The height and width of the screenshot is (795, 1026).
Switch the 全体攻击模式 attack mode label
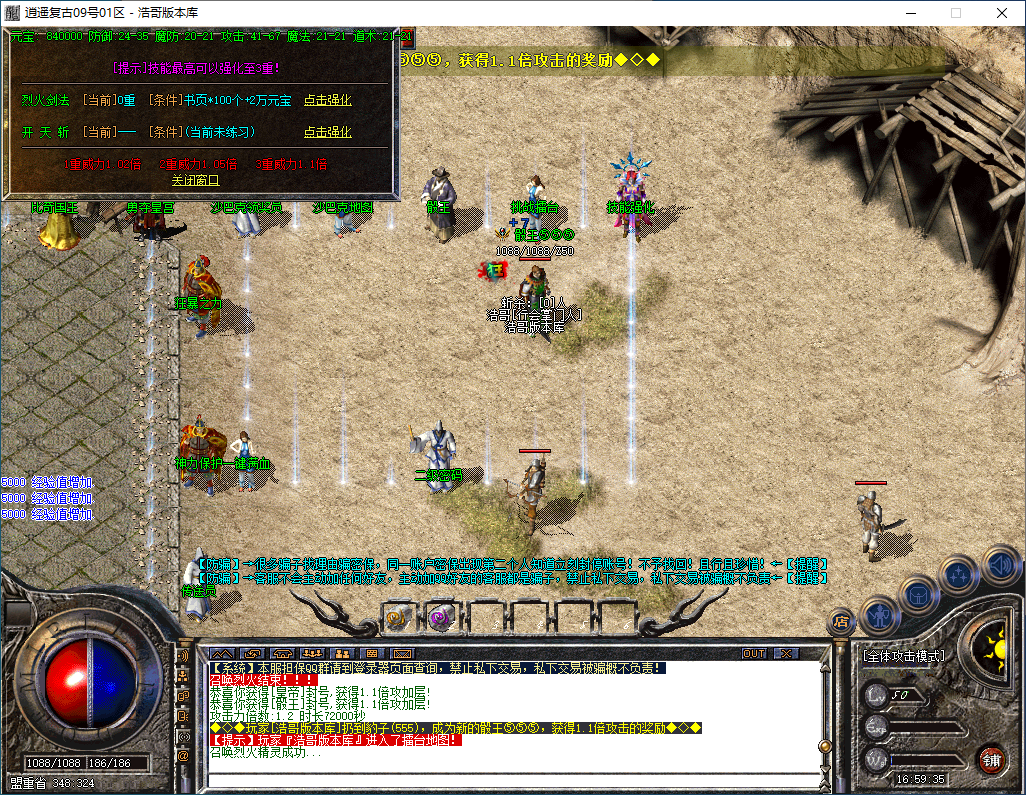[904, 656]
